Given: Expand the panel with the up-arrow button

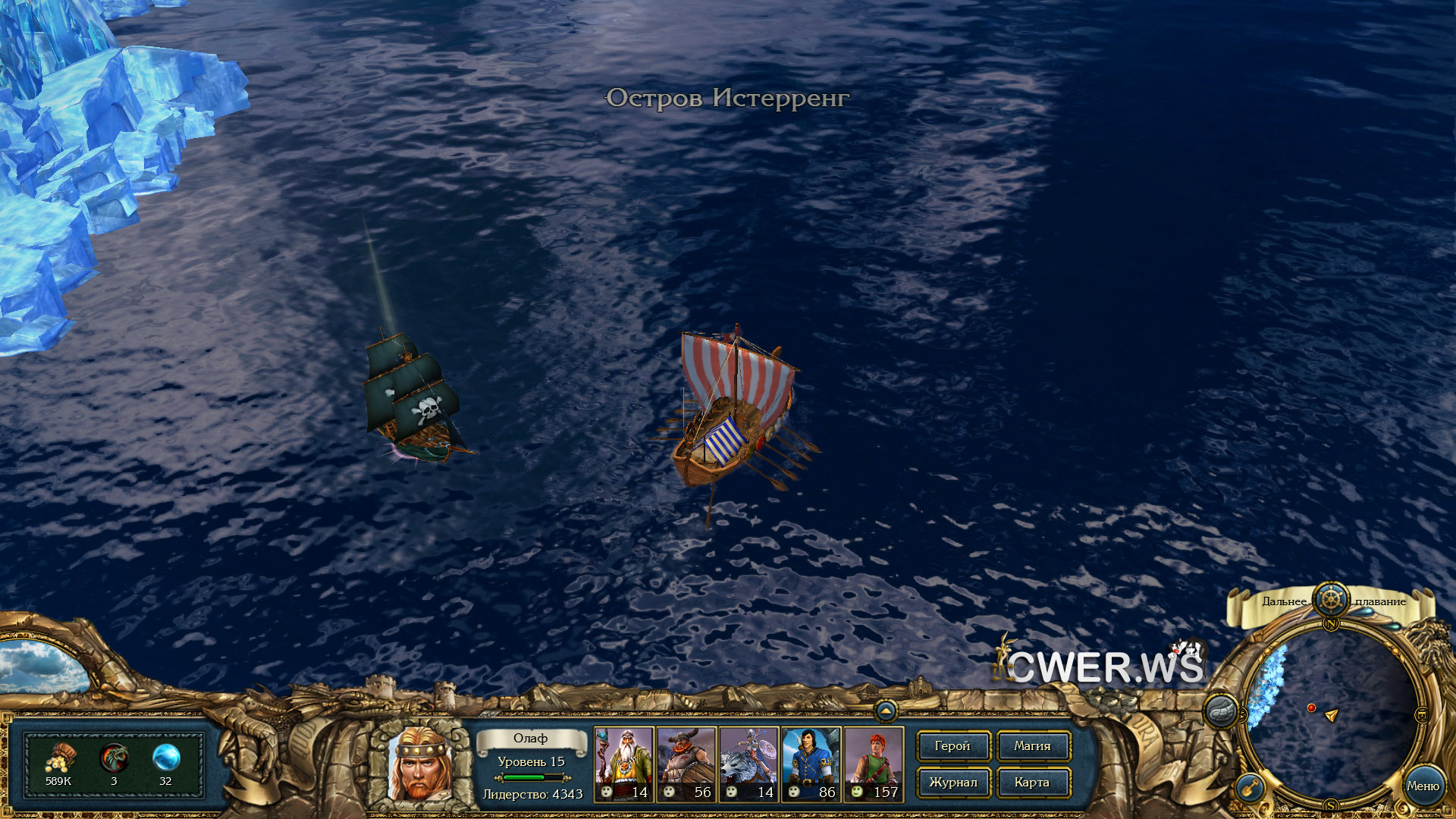Looking at the screenshot, I should coord(885,711).
